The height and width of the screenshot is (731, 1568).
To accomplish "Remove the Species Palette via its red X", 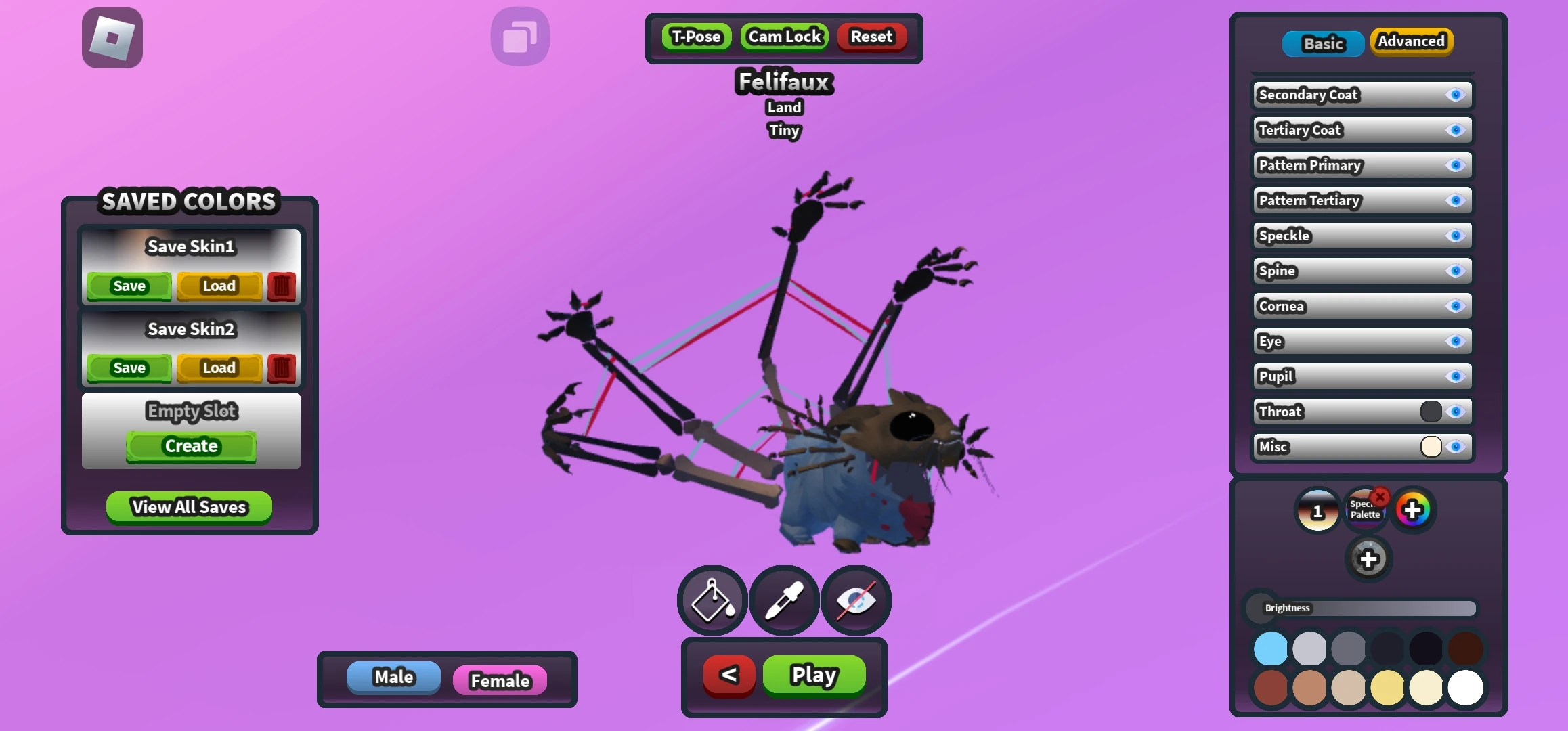I will pos(1381,496).
